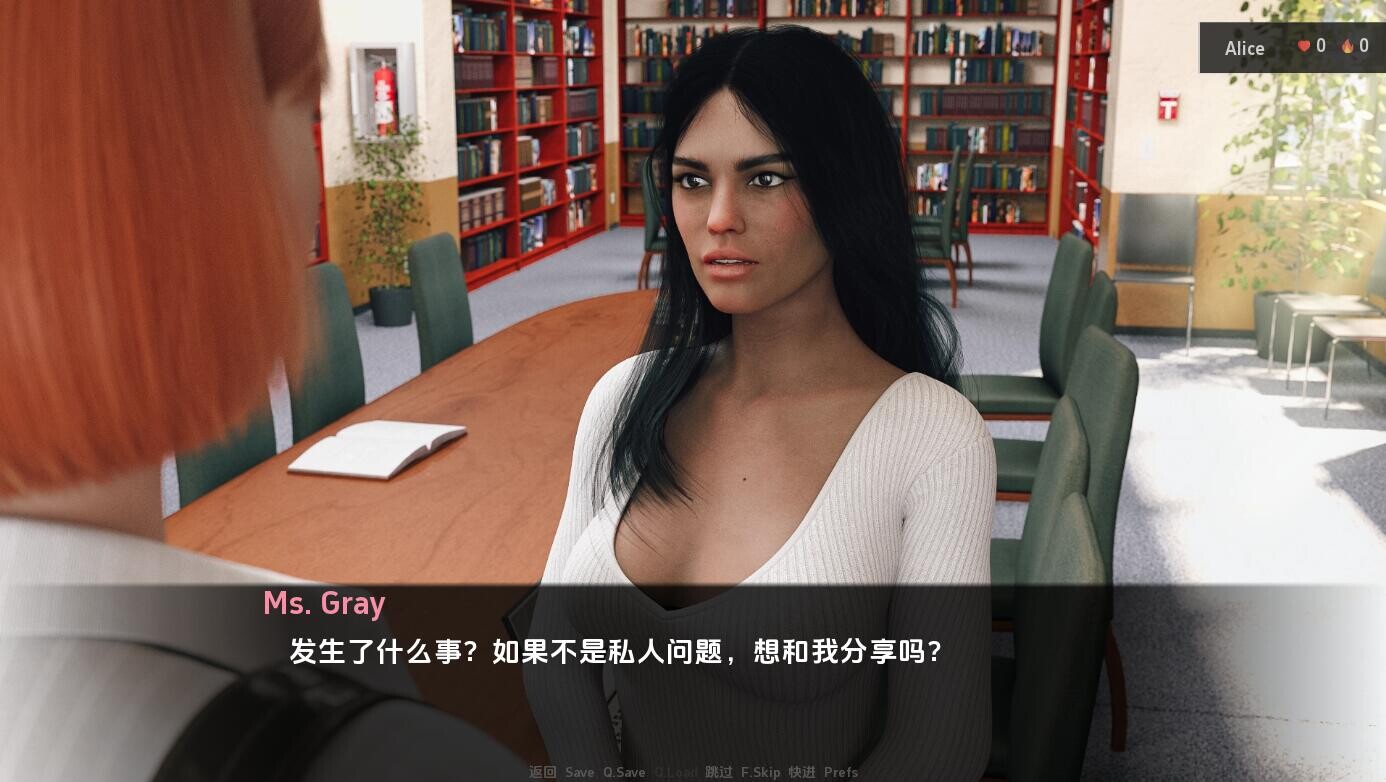
Task: Advance Ms. Gray's dialogue text
Action: click(x=615, y=652)
